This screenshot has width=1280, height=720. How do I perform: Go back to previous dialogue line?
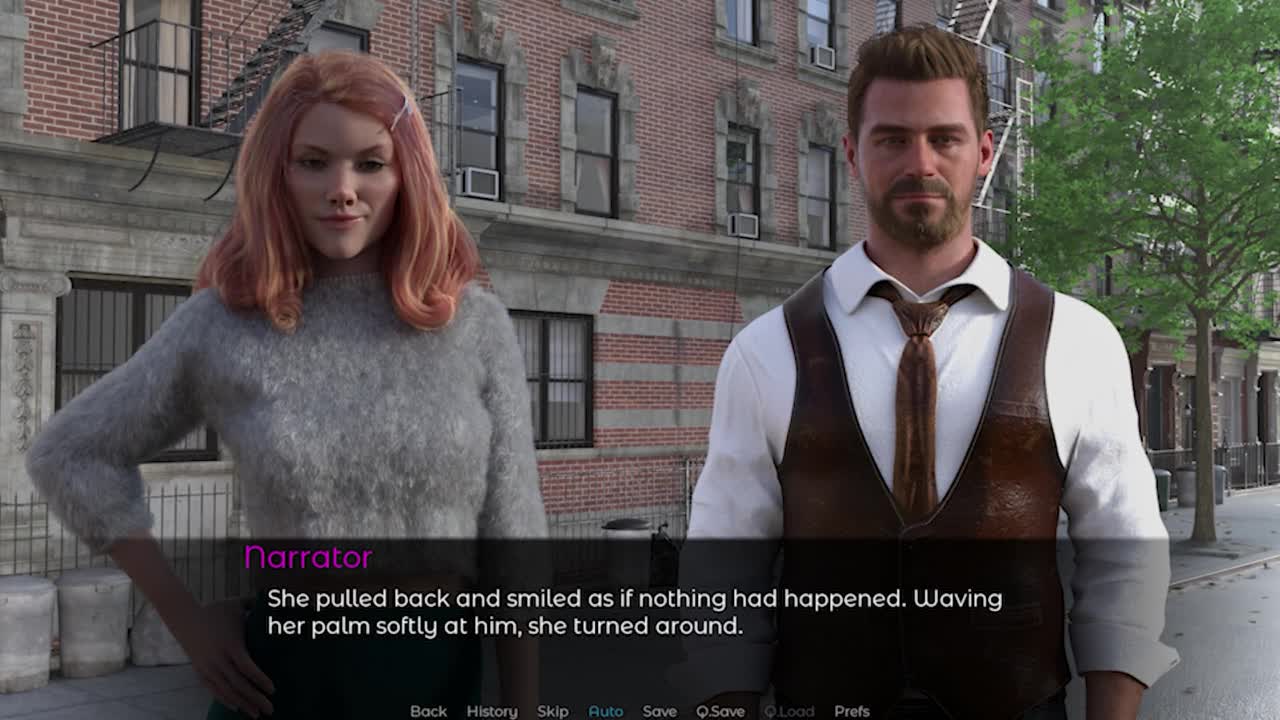pyautogui.click(x=428, y=711)
